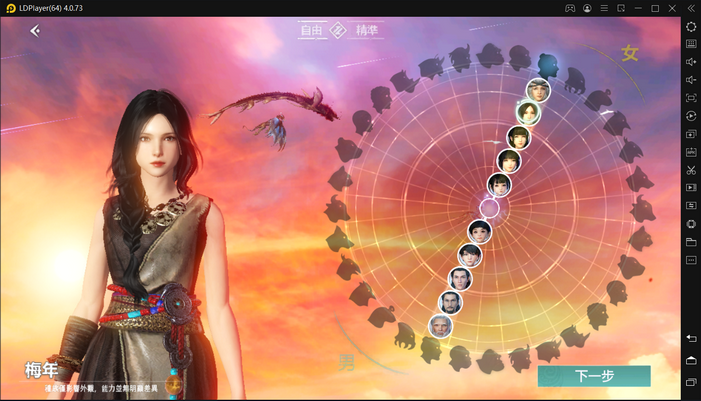701x401 pixels.
Task: Toggle the diamond icon between 自由 and 精準
Action: coord(338,31)
